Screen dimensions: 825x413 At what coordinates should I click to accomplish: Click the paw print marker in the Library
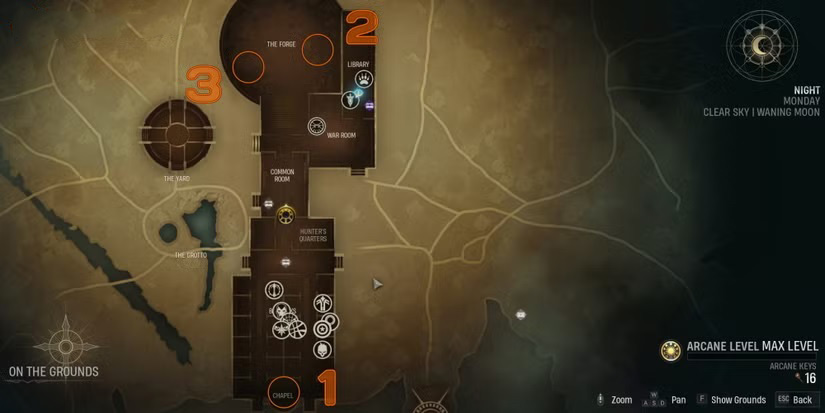pos(365,78)
